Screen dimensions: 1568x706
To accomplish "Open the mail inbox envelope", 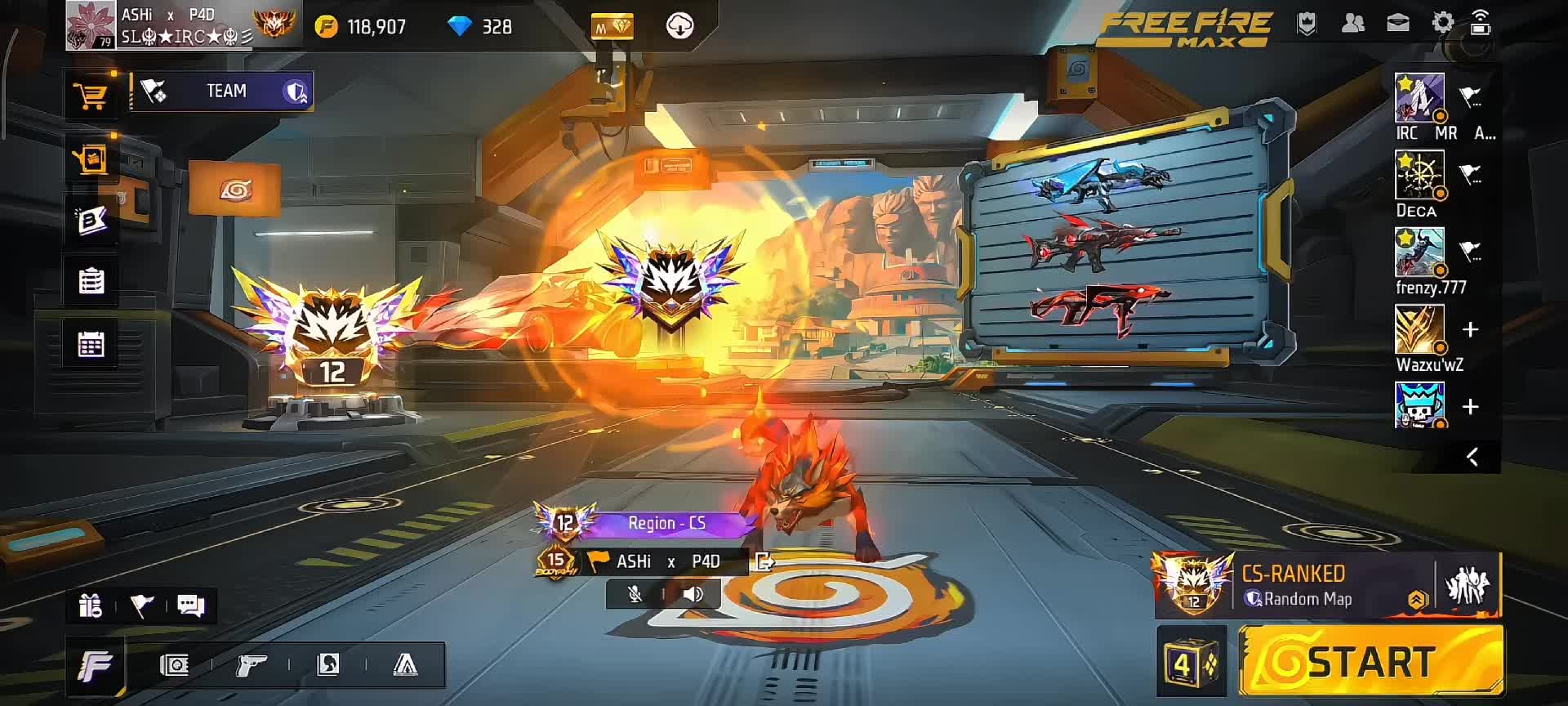I will pos(1398,23).
